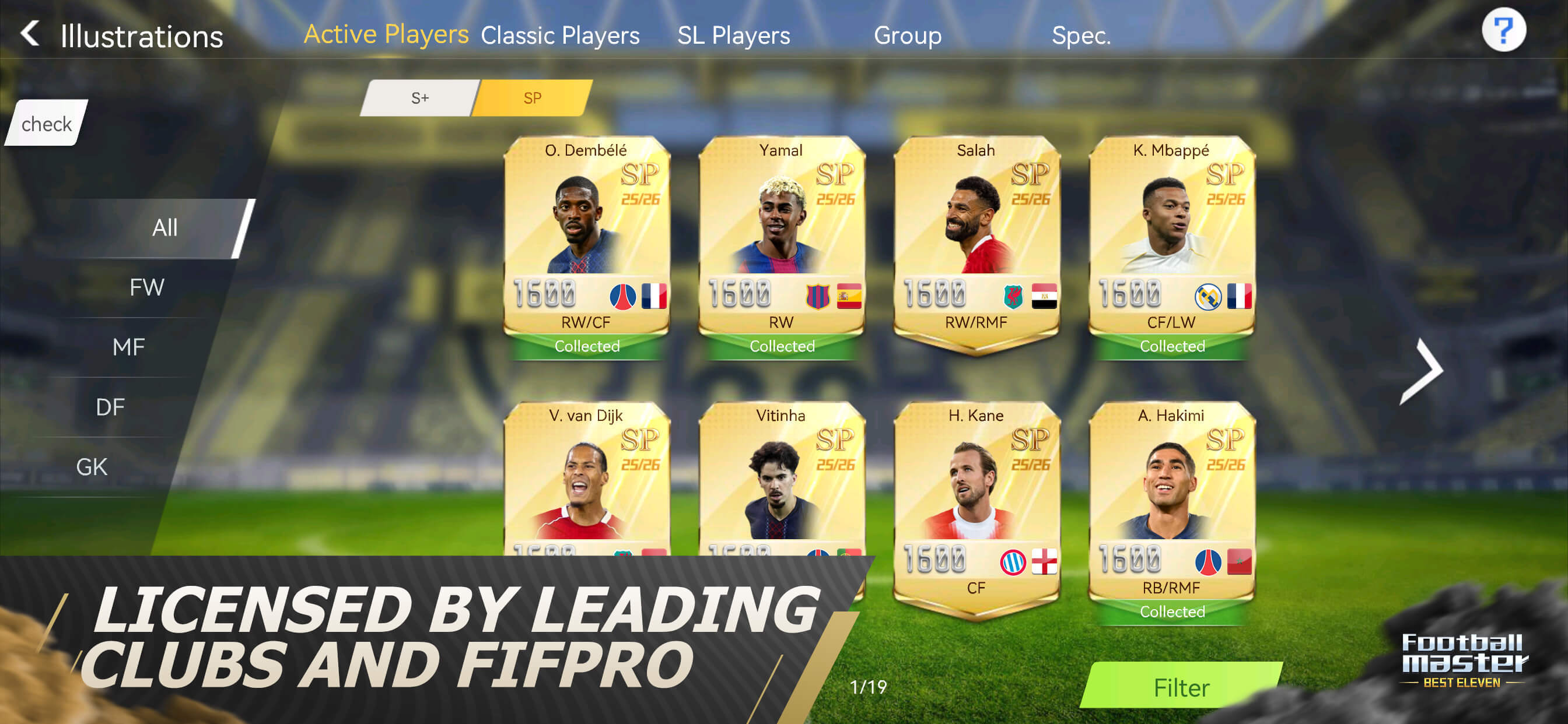Screen dimensions: 1568x724
Task: Open the SL Players tab
Action: click(x=734, y=34)
